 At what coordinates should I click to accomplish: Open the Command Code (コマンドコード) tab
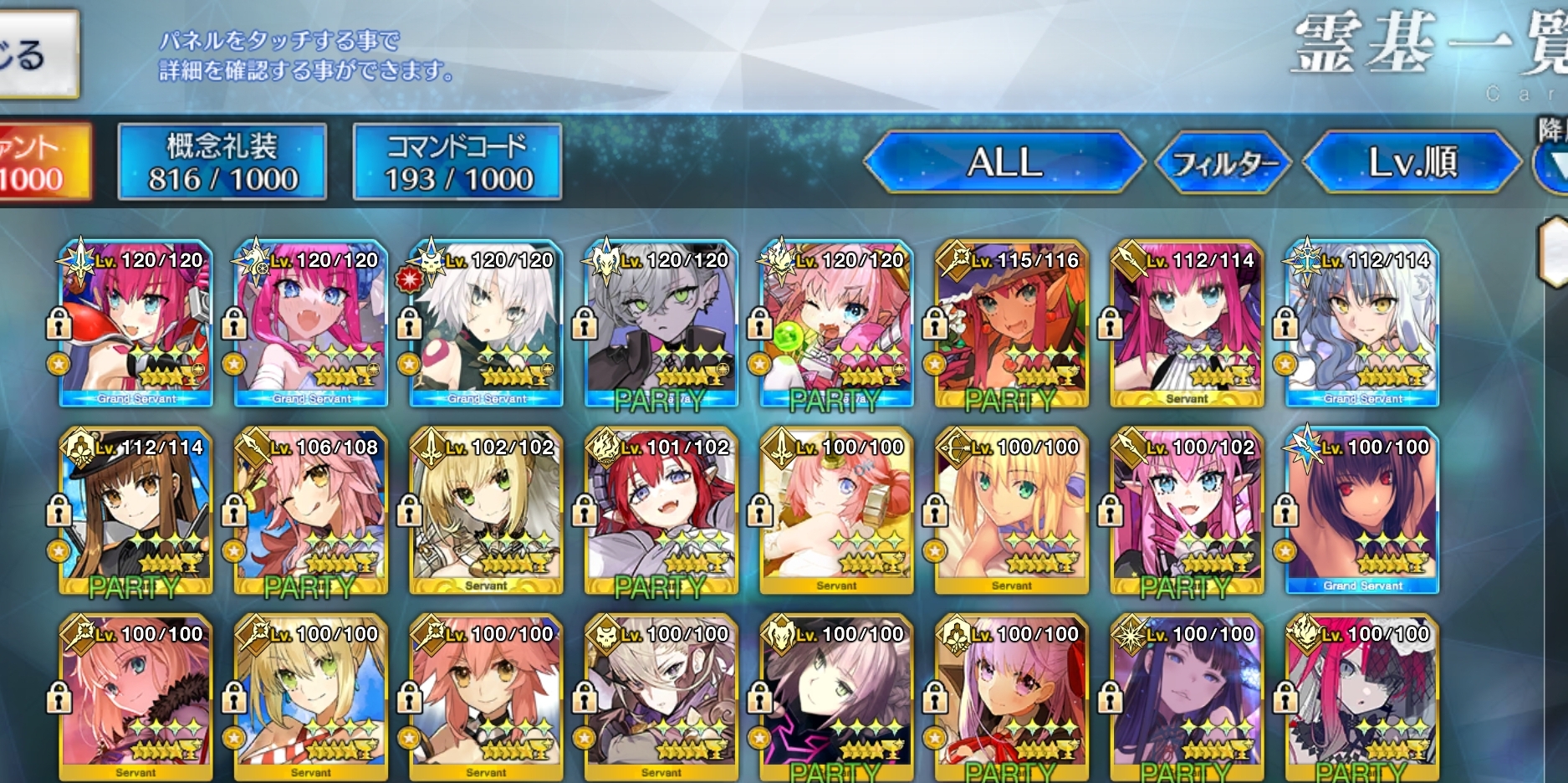pyautogui.click(x=457, y=162)
